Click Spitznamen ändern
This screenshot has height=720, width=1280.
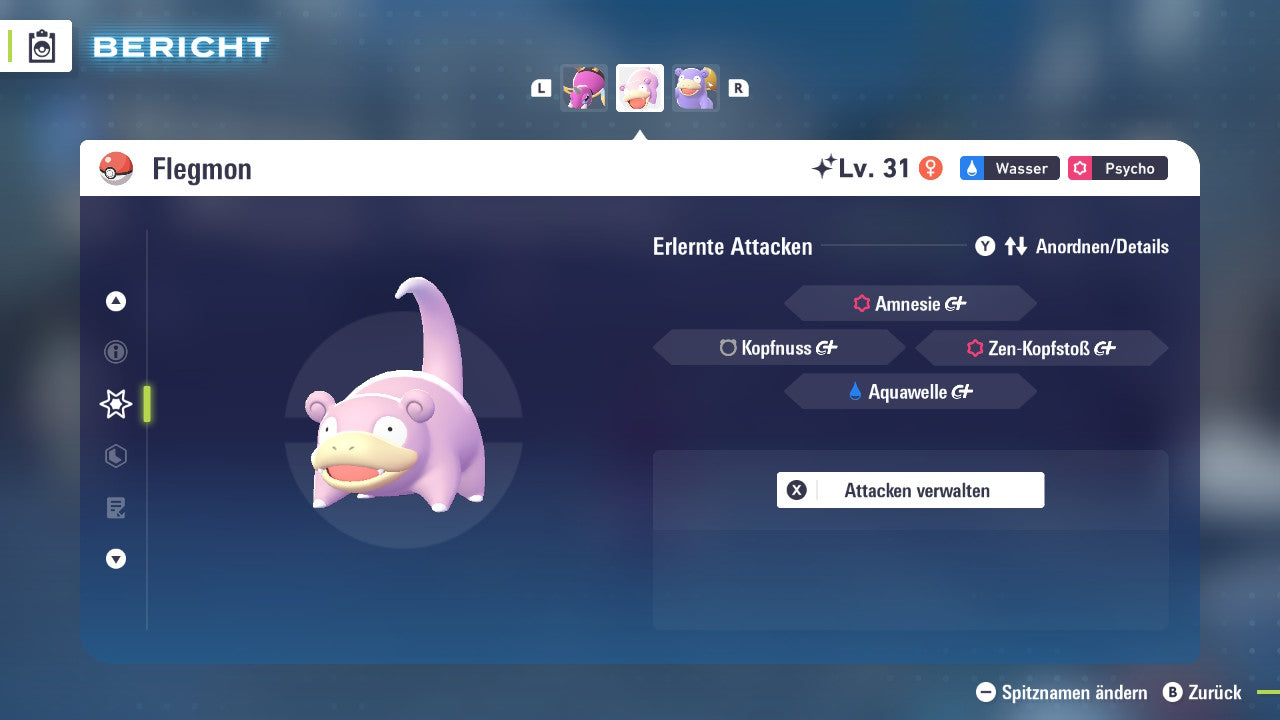tap(1060, 692)
